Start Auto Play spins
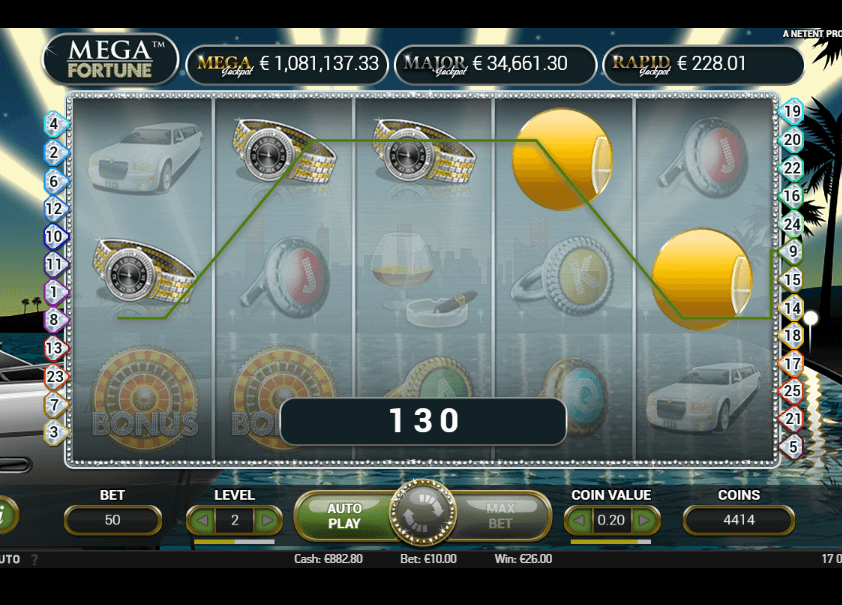This screenshot has height=605, width=842. [344, 516]
